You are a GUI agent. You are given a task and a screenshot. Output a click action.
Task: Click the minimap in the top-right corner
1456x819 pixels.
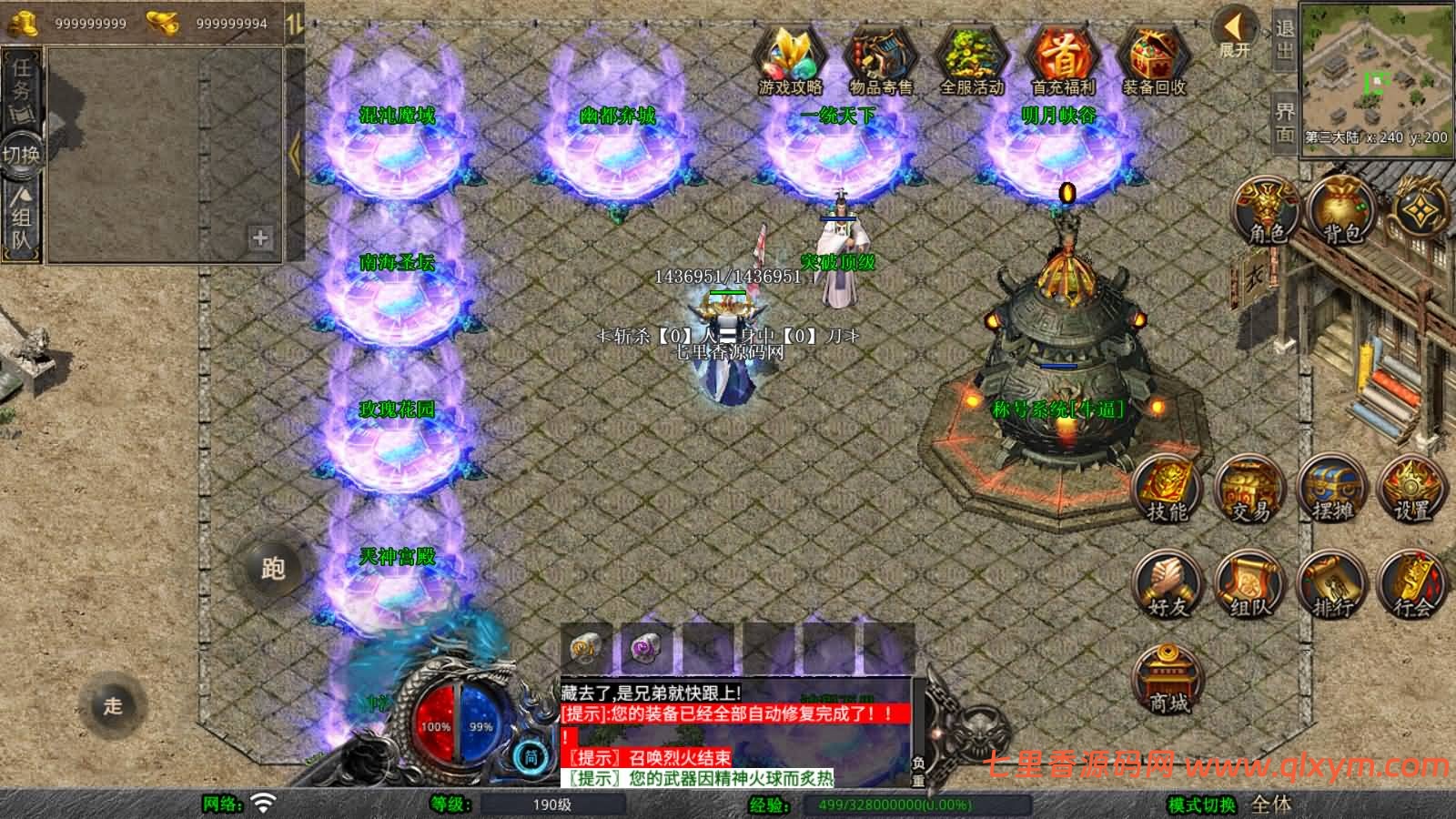tap(1374, 82)
